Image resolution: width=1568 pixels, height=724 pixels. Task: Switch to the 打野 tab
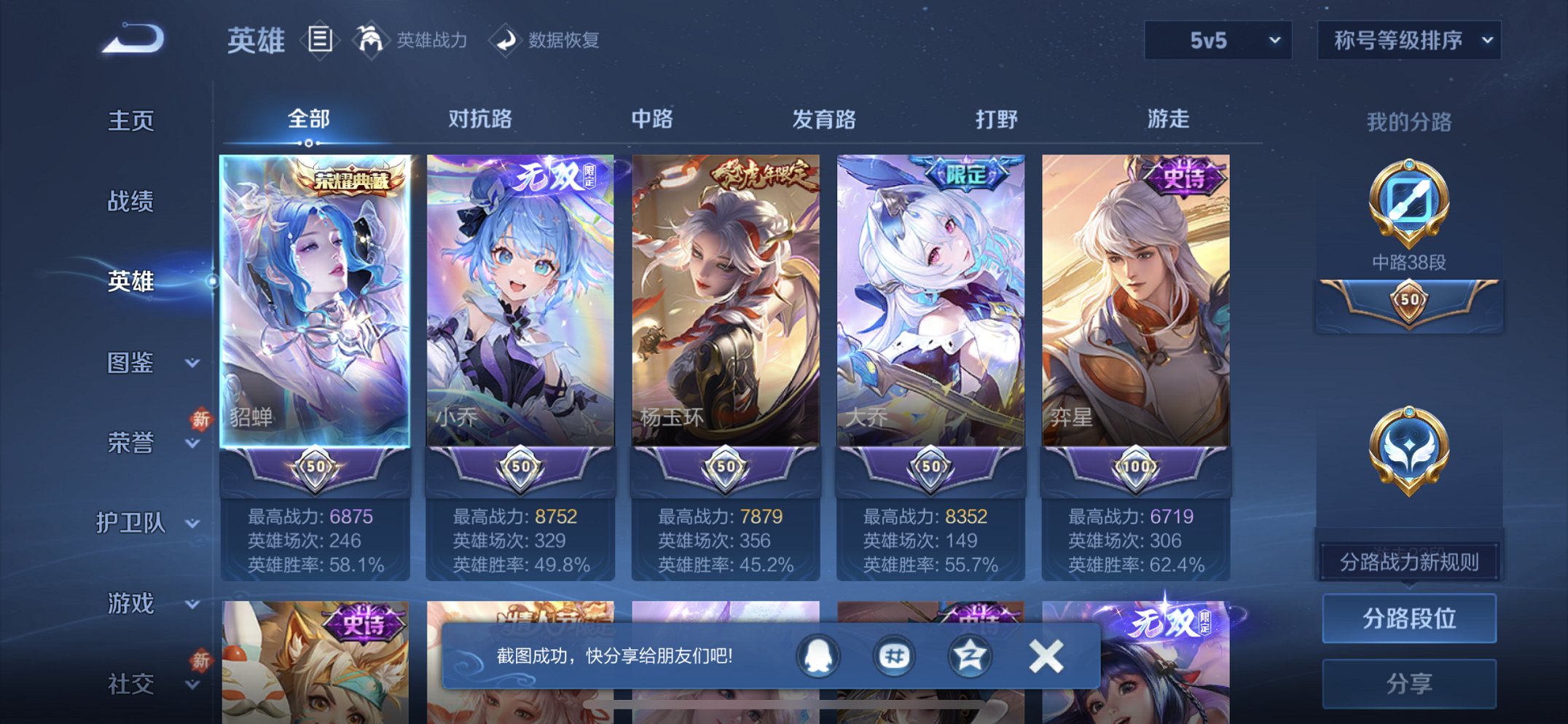click(x=997, y=120)
